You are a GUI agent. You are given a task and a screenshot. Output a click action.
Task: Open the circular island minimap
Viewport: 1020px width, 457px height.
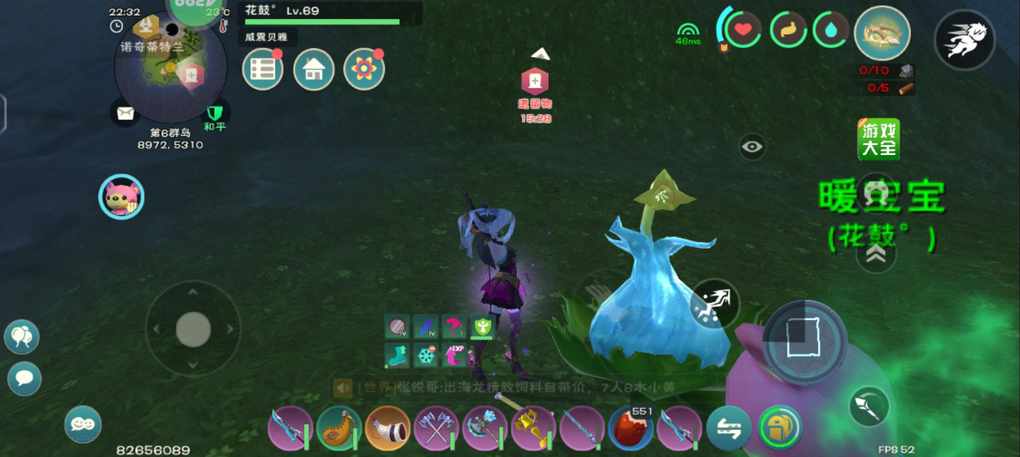(x=171, y=70)
